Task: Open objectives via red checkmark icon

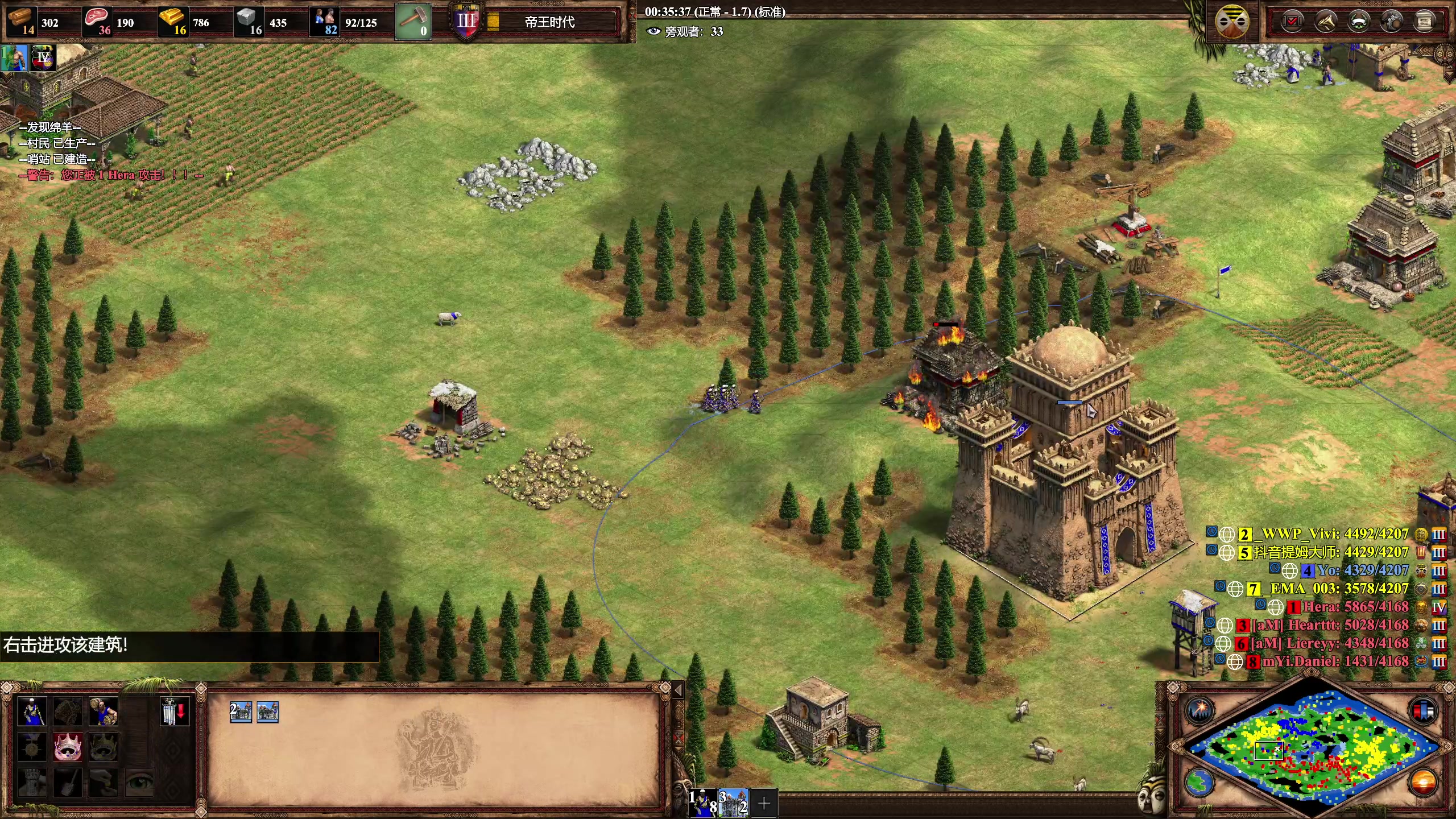Action: pyautogui.click(x=1292, y=22)
